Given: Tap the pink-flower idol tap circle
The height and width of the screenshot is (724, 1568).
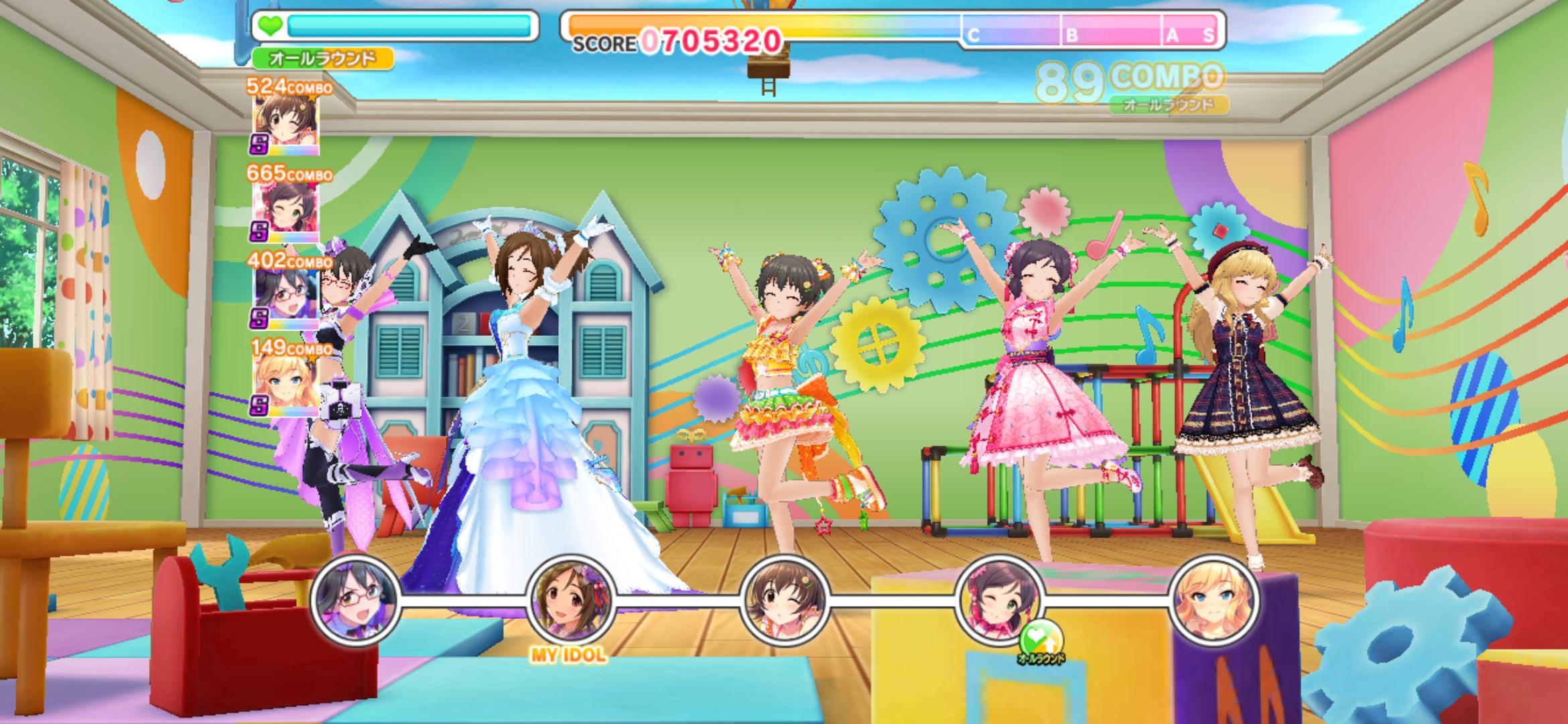Looking at the screenshot, I should [999, 599].
